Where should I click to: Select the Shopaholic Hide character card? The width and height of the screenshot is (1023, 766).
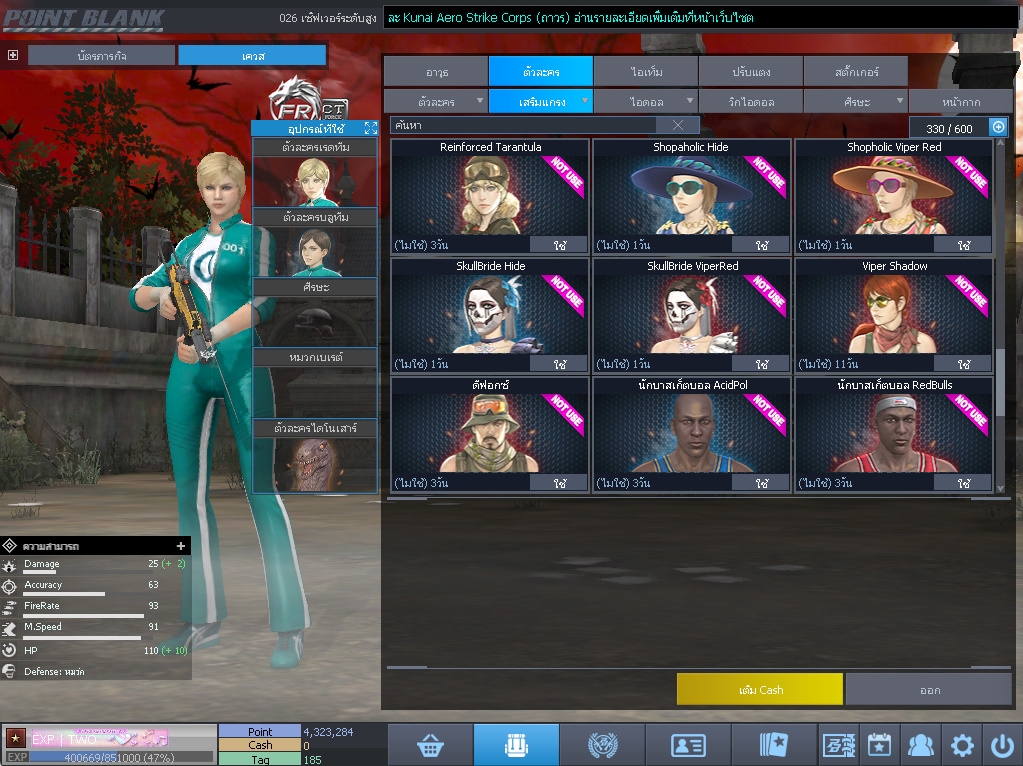pyautogui.click(x=691, y=196)
